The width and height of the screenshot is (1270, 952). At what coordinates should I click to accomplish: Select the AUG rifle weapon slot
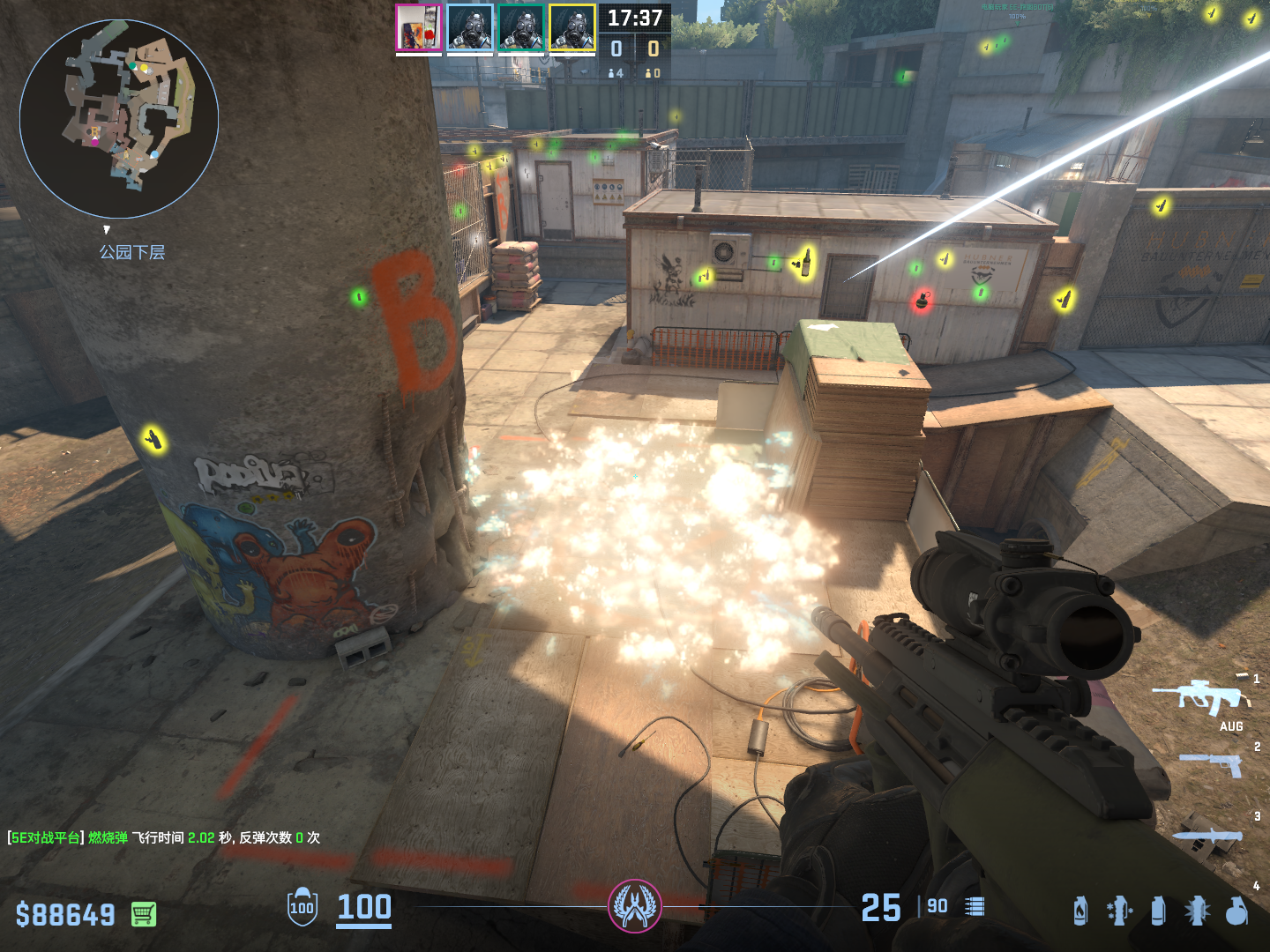pos(1200,696)
